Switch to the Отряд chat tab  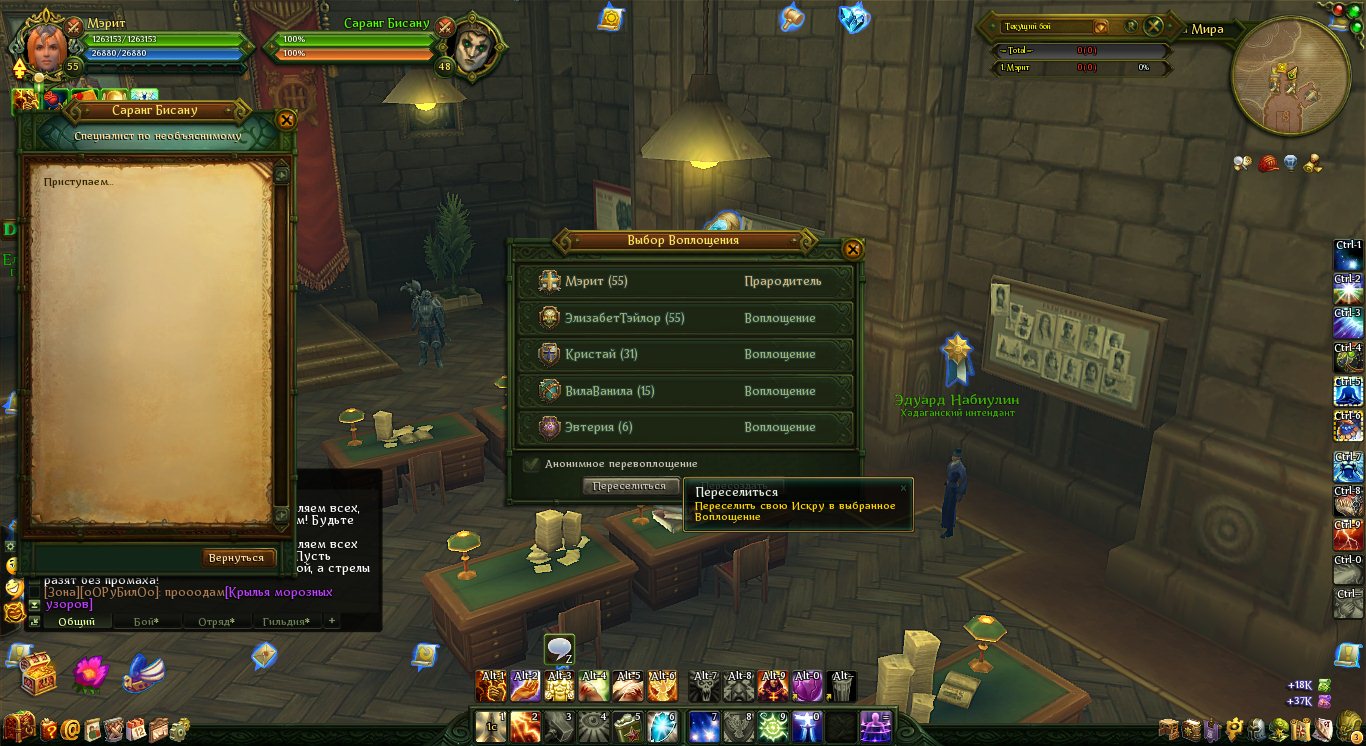[x=215, y=622]
